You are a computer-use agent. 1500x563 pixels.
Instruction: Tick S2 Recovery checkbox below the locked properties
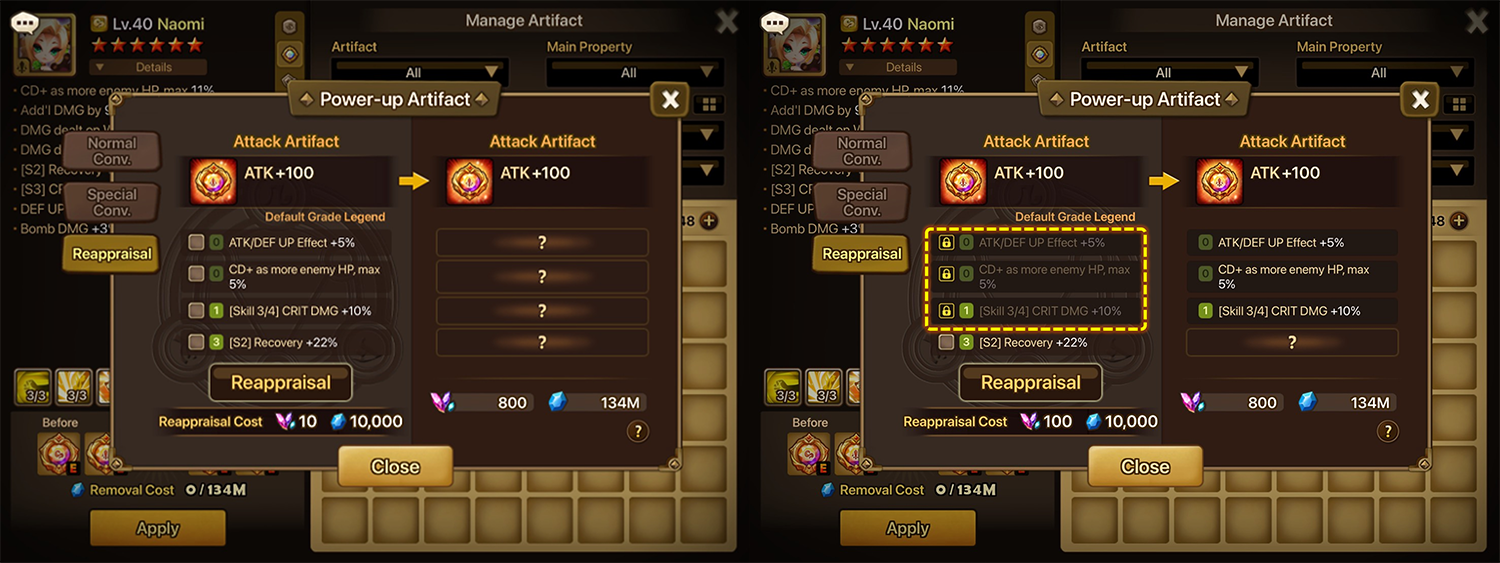[946, 342]
